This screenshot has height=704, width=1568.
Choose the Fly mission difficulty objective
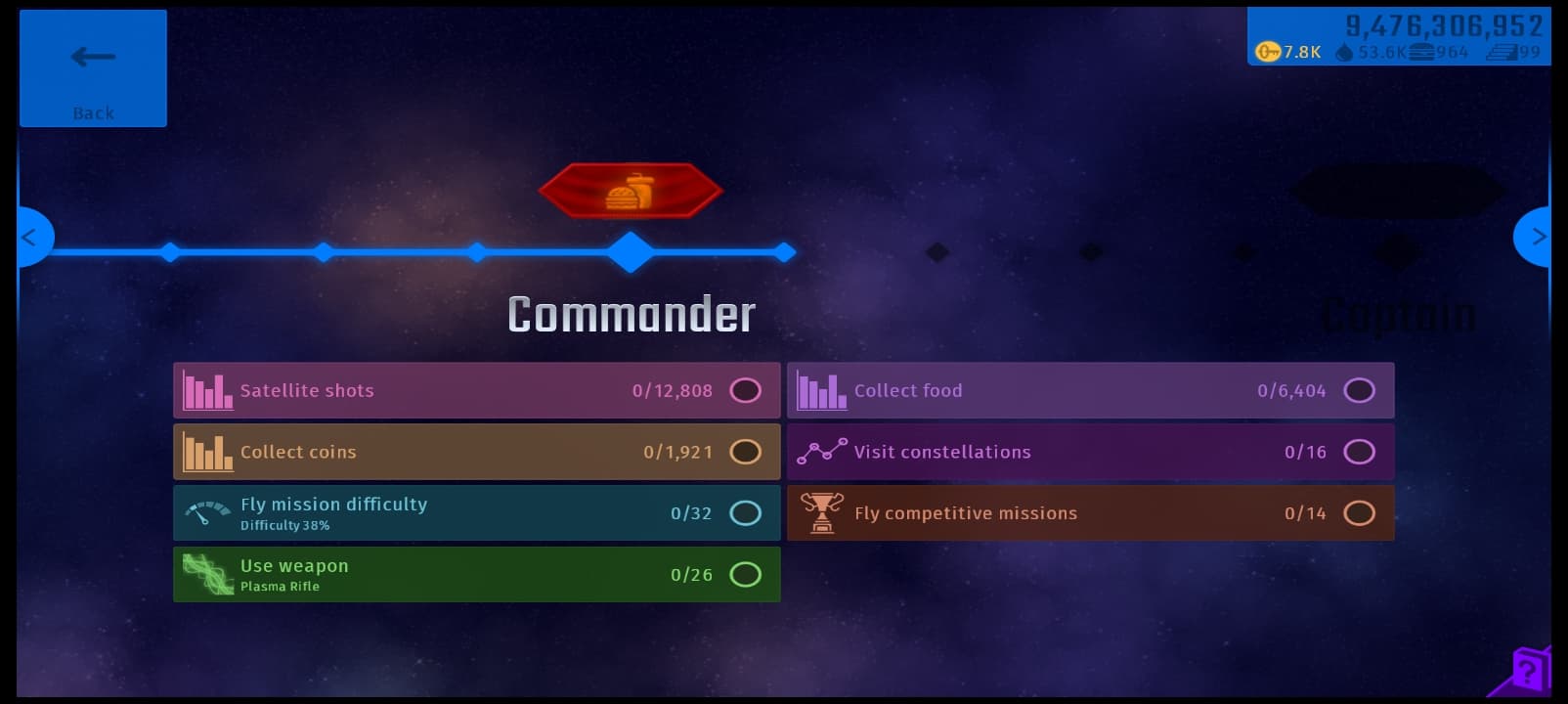click(476, 513)
